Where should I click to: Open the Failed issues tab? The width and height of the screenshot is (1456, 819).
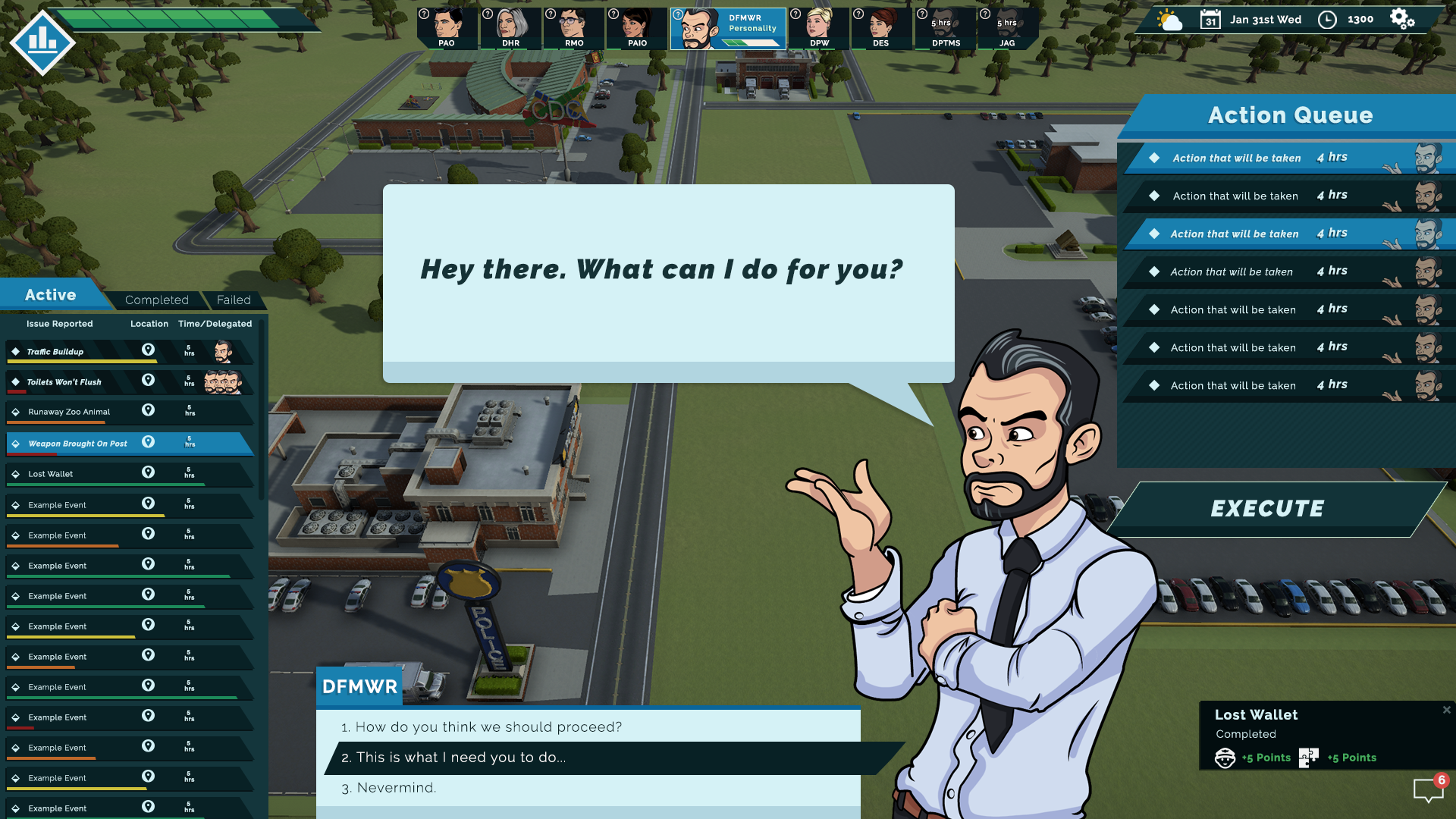tap(234, 300)
